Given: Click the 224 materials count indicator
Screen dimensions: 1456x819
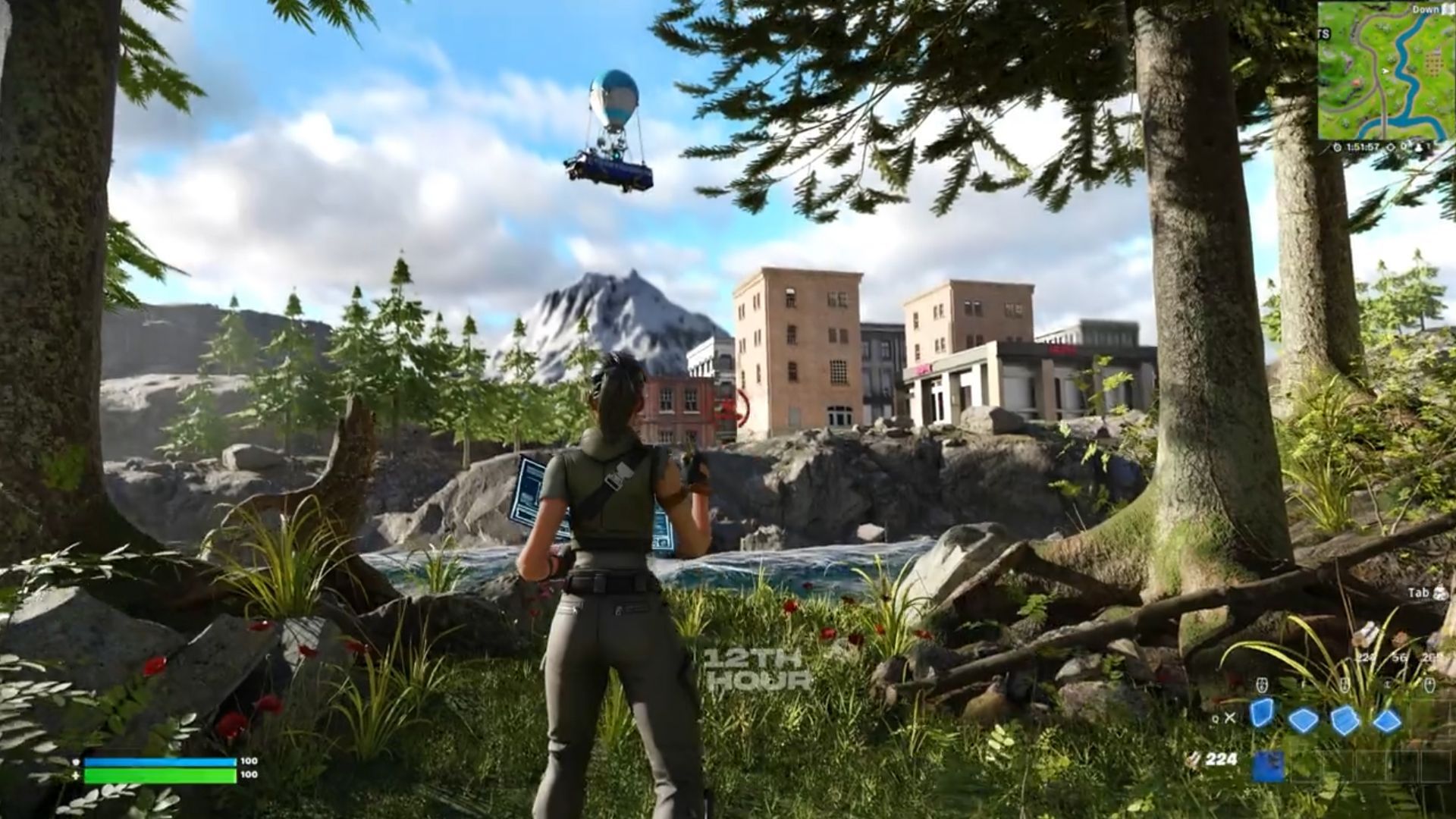Looking at the screenshot, I should click(x=1220, y=760).
